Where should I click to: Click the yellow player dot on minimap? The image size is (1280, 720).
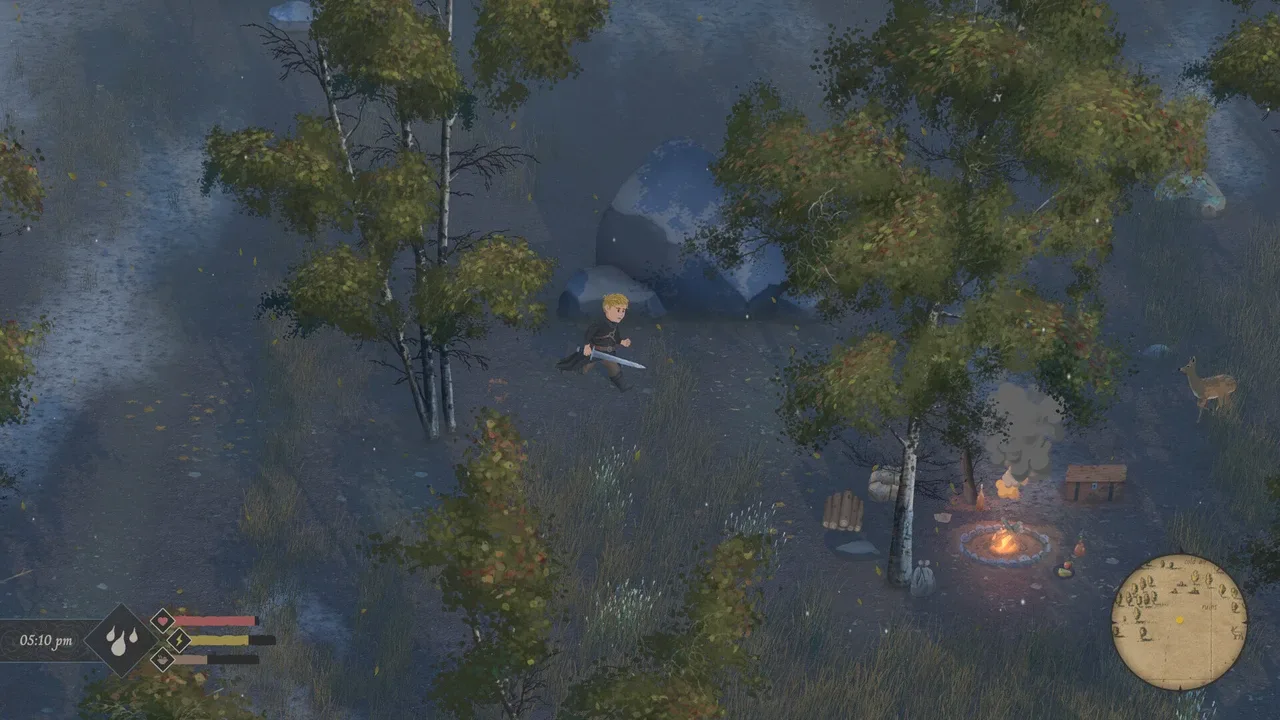click(1180, 618)
